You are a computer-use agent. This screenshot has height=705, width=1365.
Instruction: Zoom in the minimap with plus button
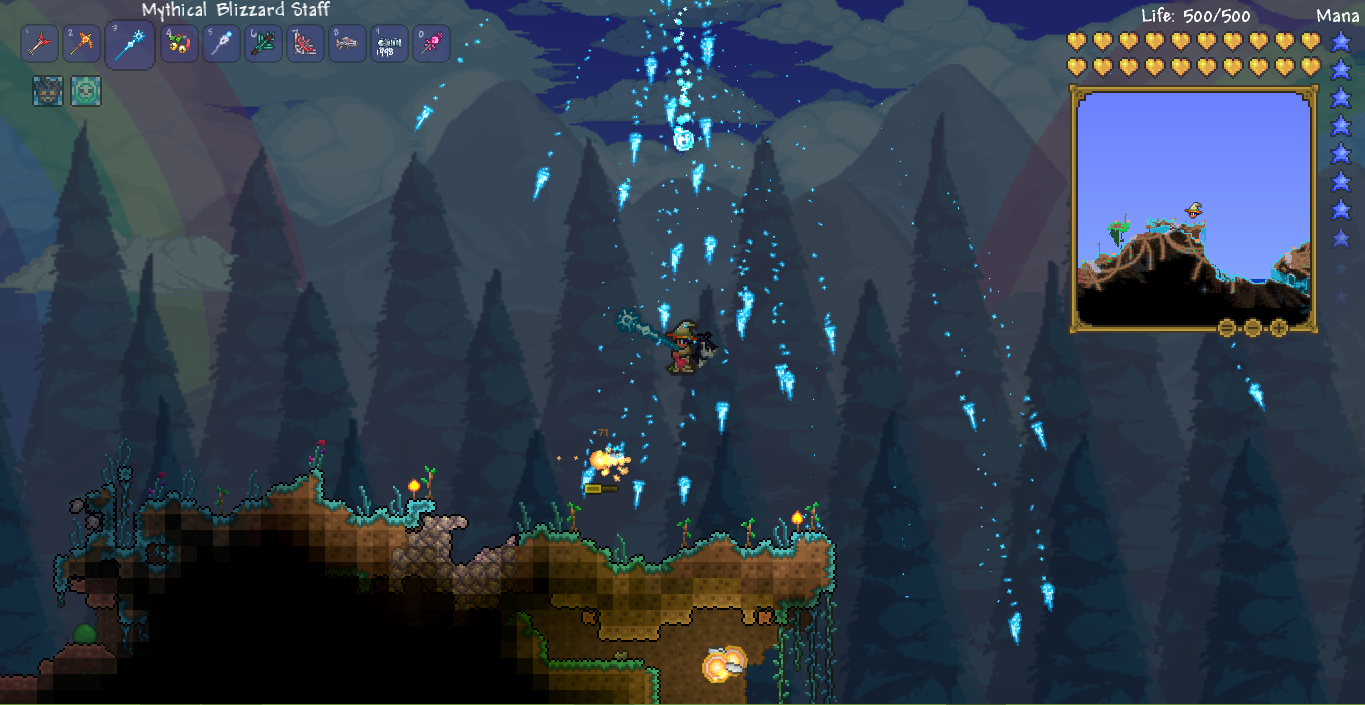coord(1279,328)
